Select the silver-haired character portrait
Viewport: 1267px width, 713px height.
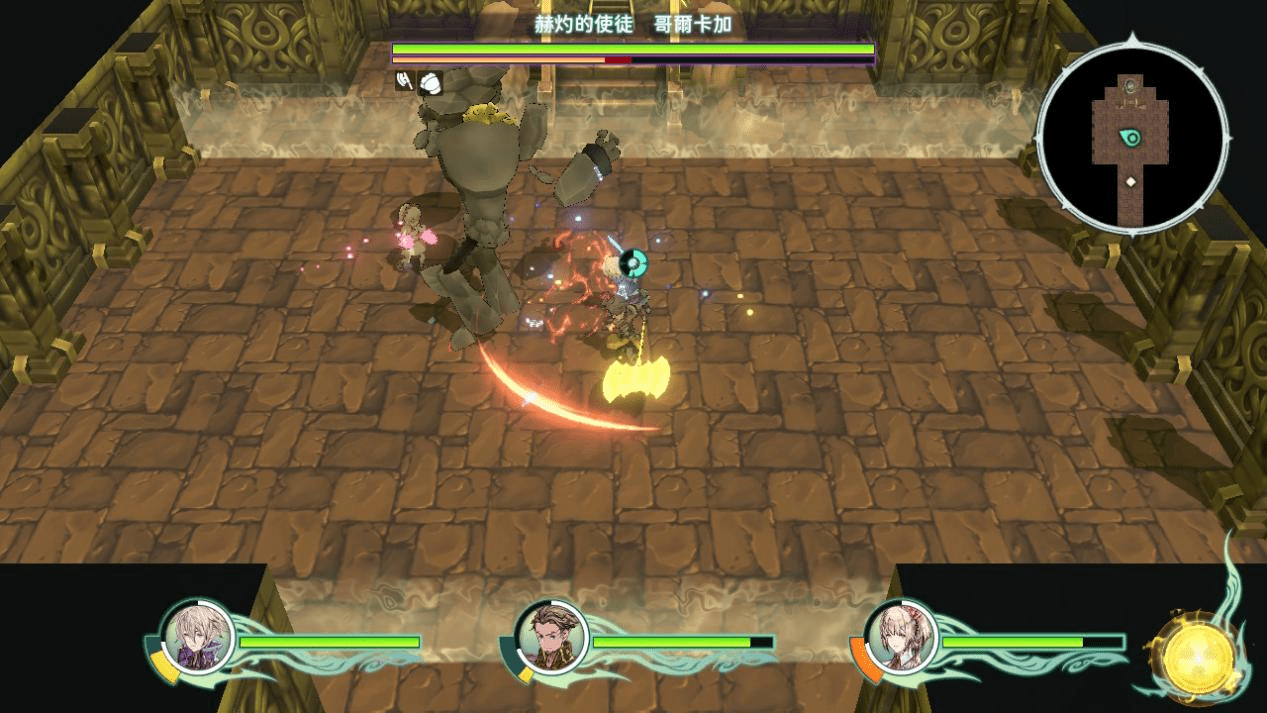pyautogui.click(x=198, y=637)
